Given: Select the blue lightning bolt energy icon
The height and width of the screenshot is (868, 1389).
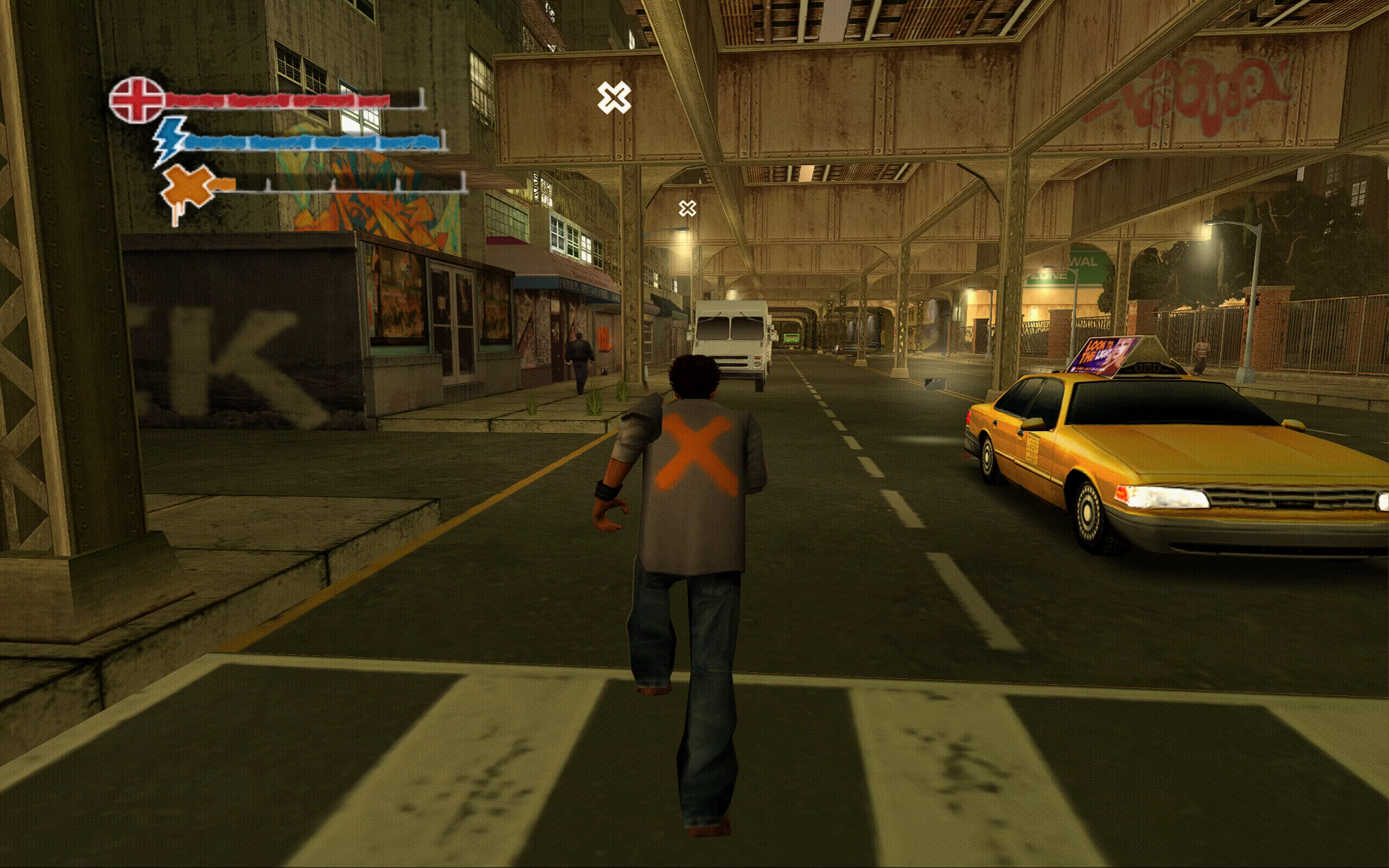Looking at the screenshot, I should tap(170, 140).
